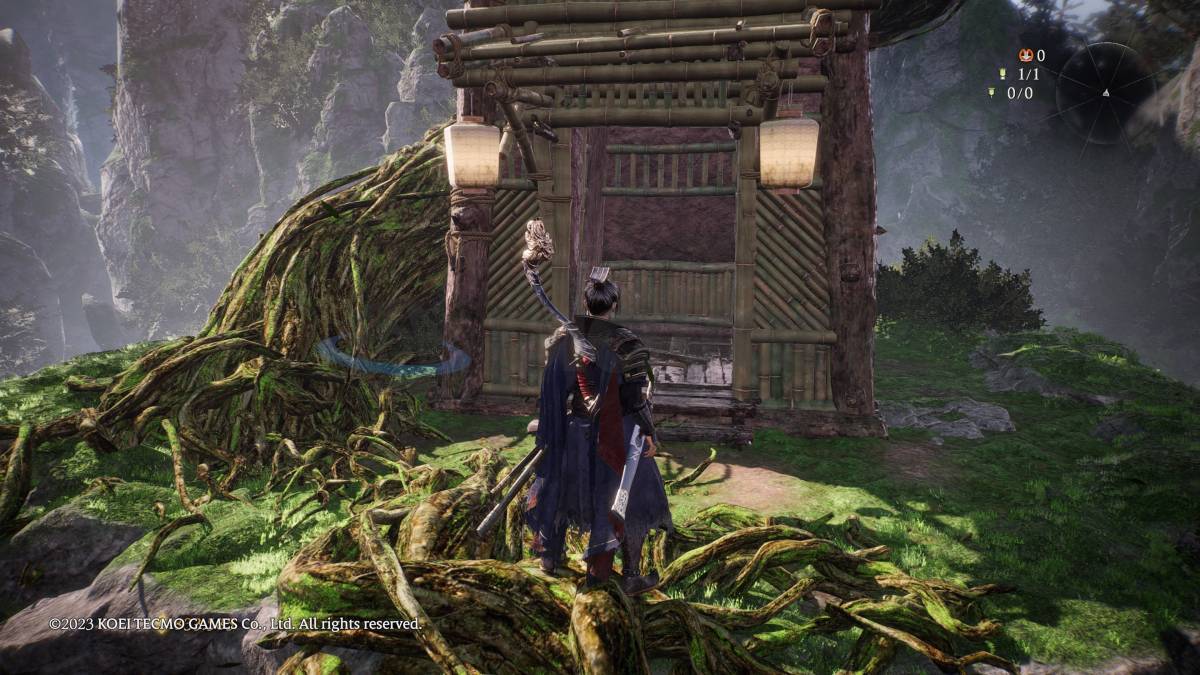Click the large battle flag icon

point(1002,74)
